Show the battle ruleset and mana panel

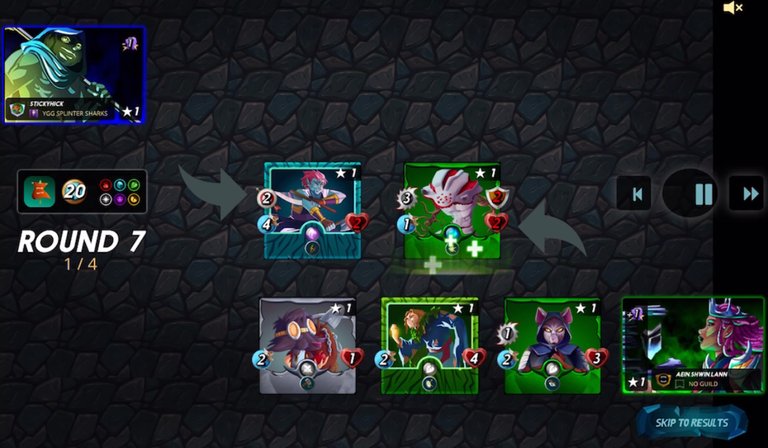82,191
